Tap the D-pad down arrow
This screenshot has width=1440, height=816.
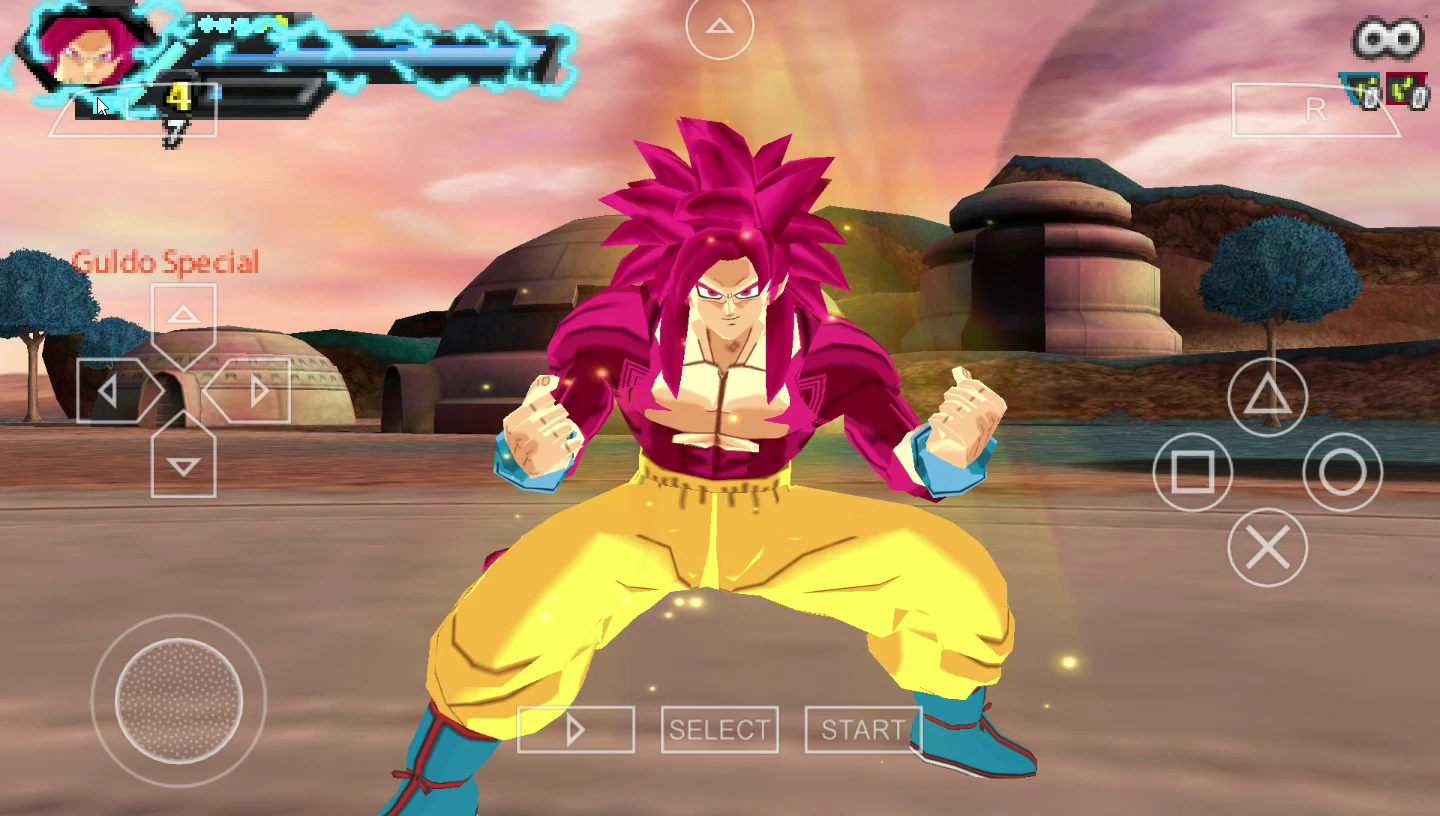[183, 465]
